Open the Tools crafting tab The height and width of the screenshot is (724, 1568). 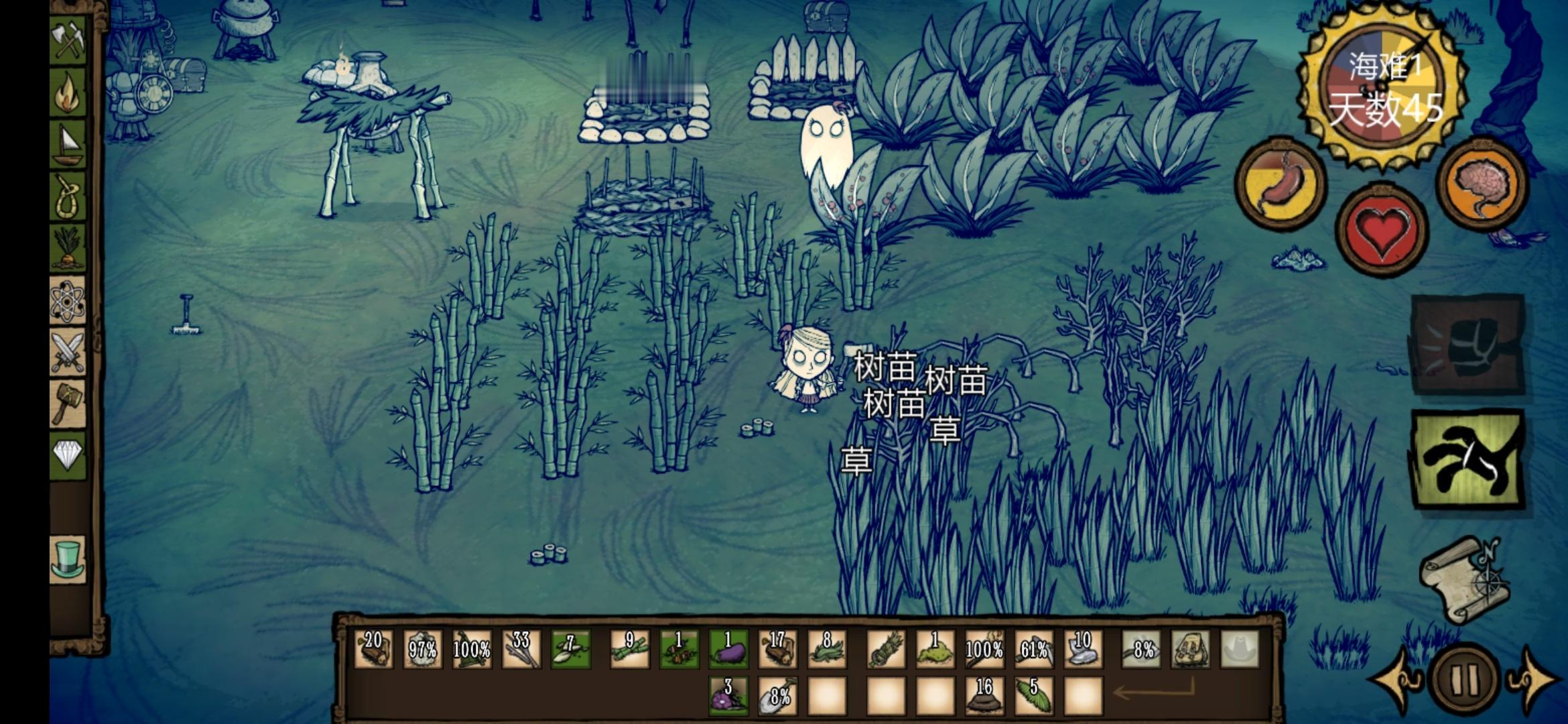pos(68,42)
